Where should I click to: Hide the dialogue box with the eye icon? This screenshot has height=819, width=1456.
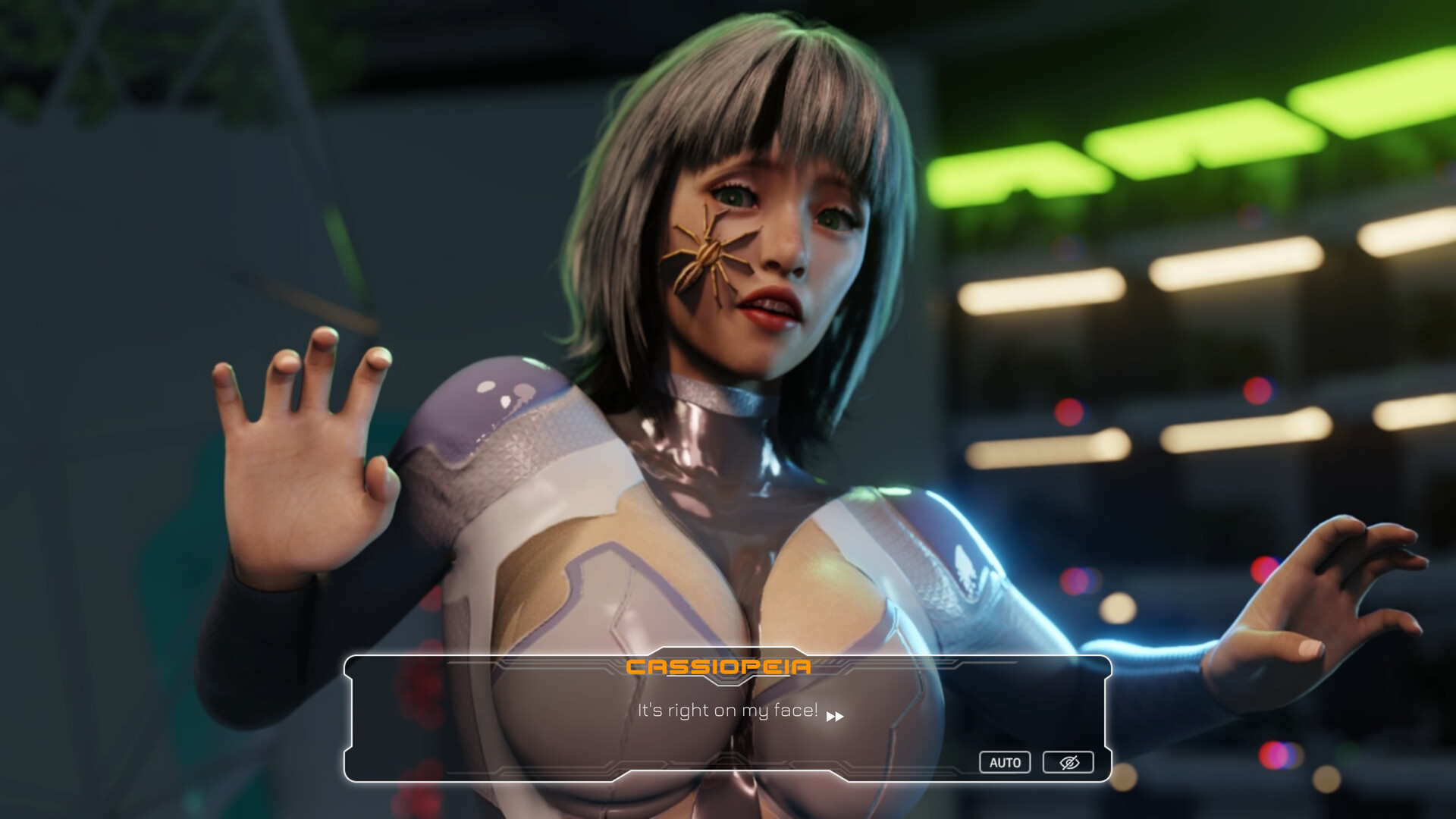click(x=1068, y=762)
